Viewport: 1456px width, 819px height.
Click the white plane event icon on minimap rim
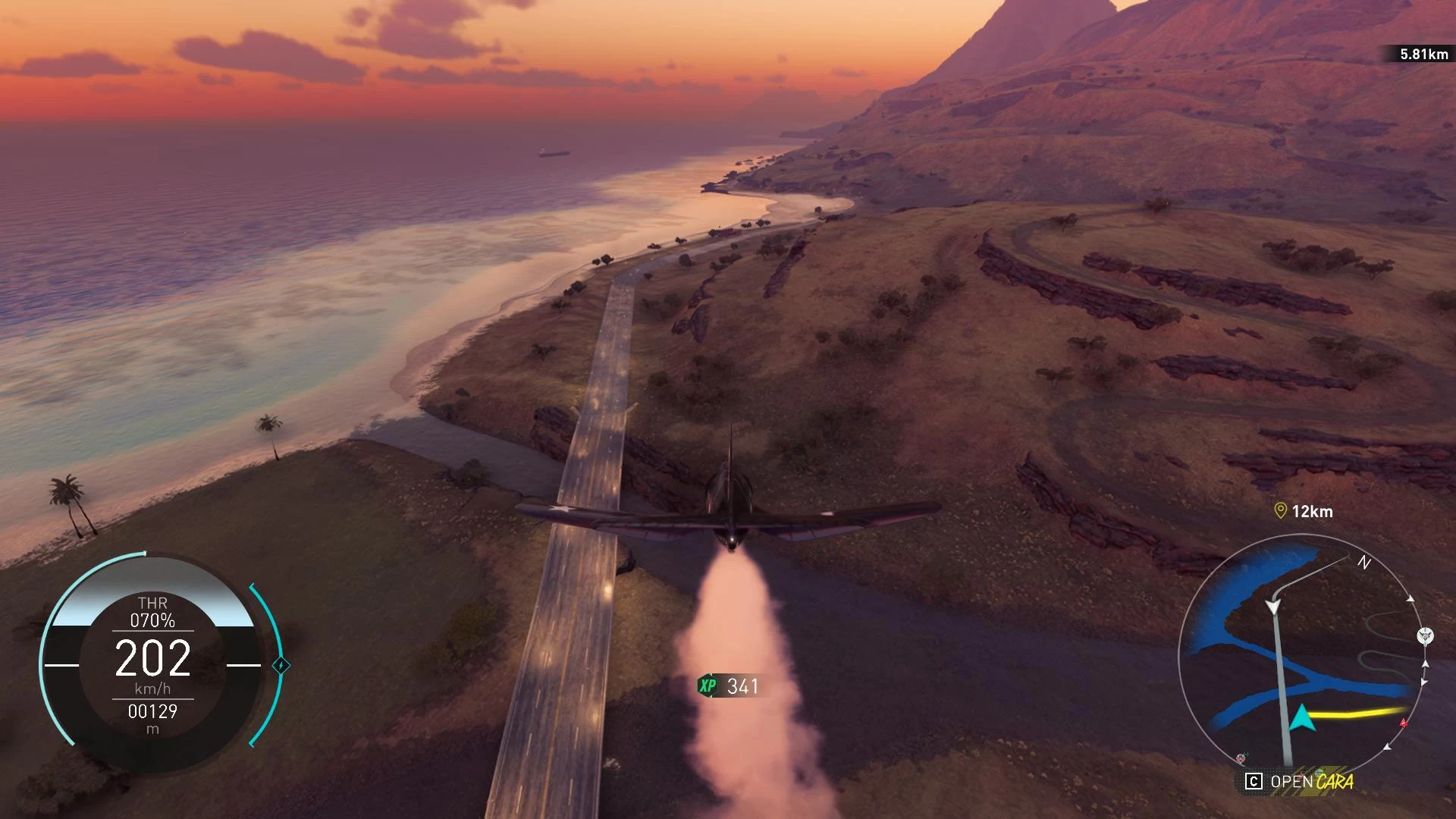[x=1425, y=635]
